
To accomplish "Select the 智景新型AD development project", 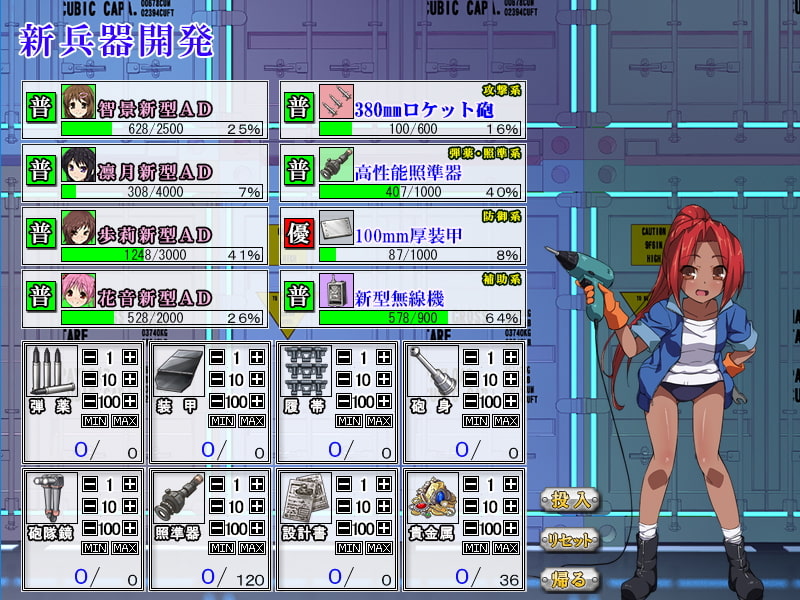I will [147, 110].
